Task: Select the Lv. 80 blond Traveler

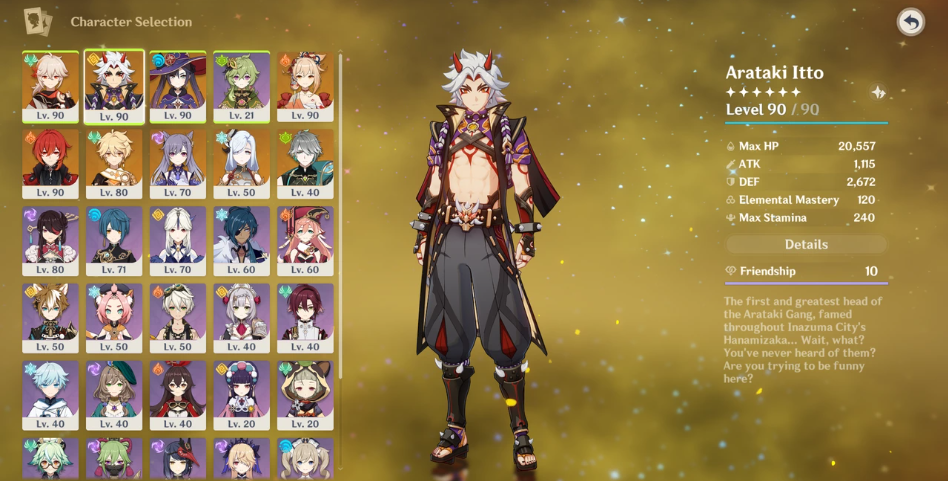Action: coord(114,163)
